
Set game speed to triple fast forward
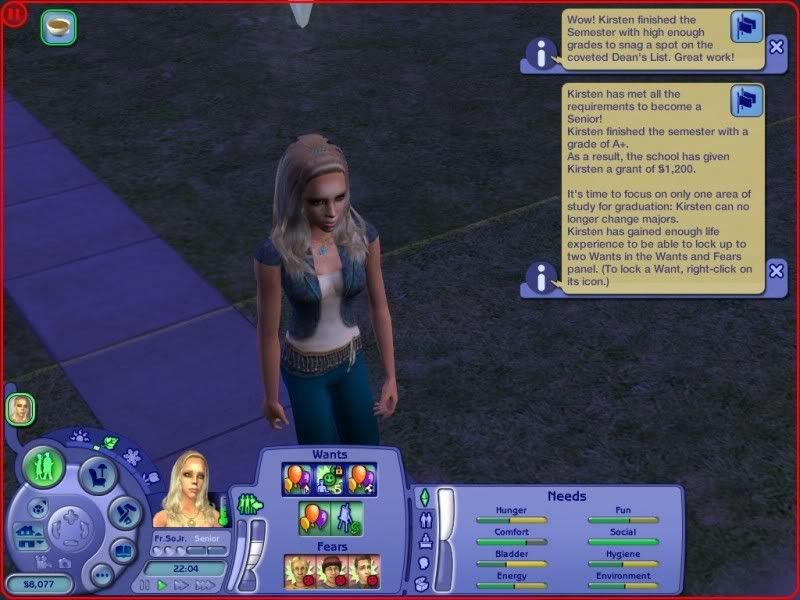point(205,585)
